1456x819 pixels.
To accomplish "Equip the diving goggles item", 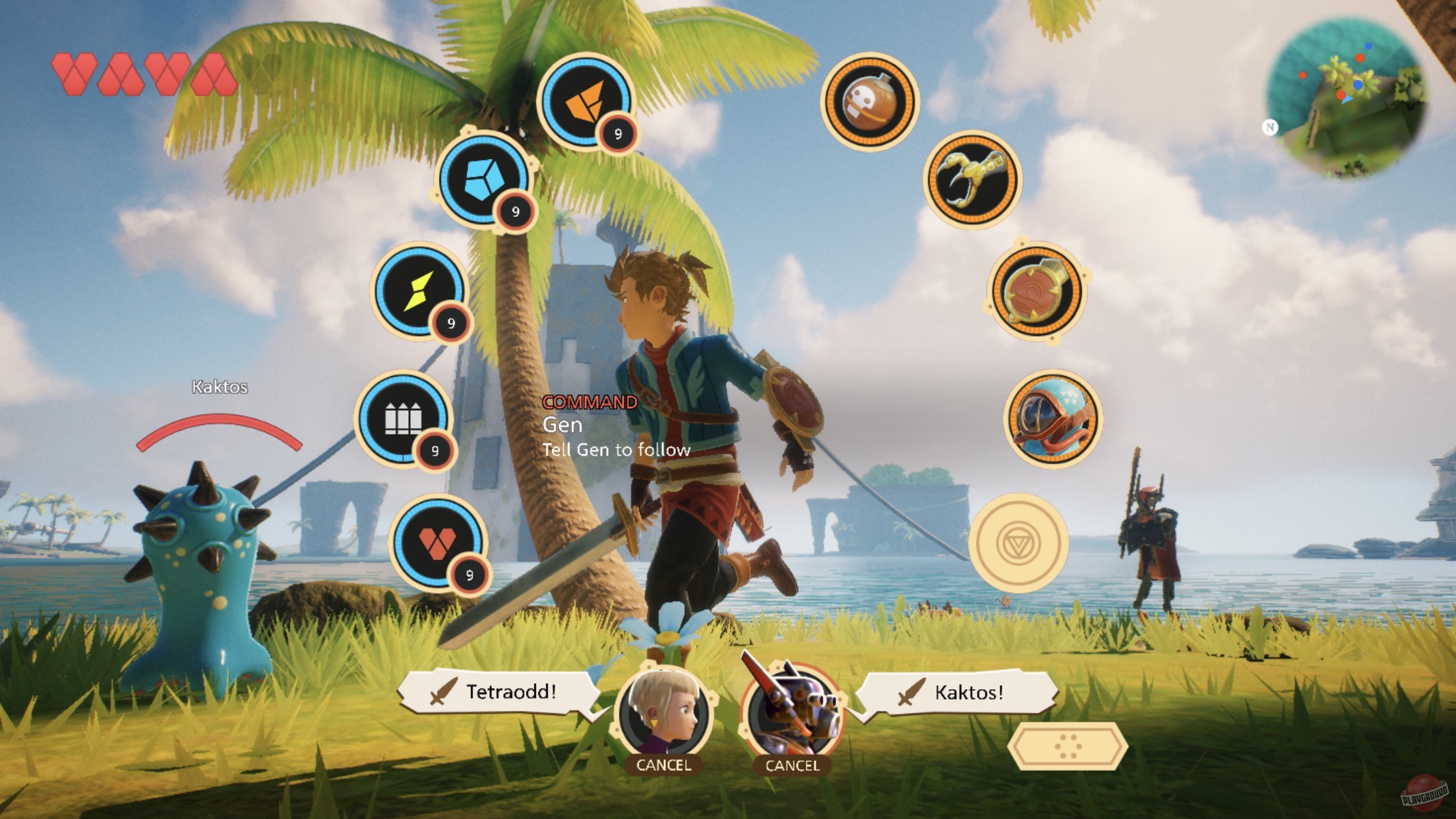I will pos(1053,420).
